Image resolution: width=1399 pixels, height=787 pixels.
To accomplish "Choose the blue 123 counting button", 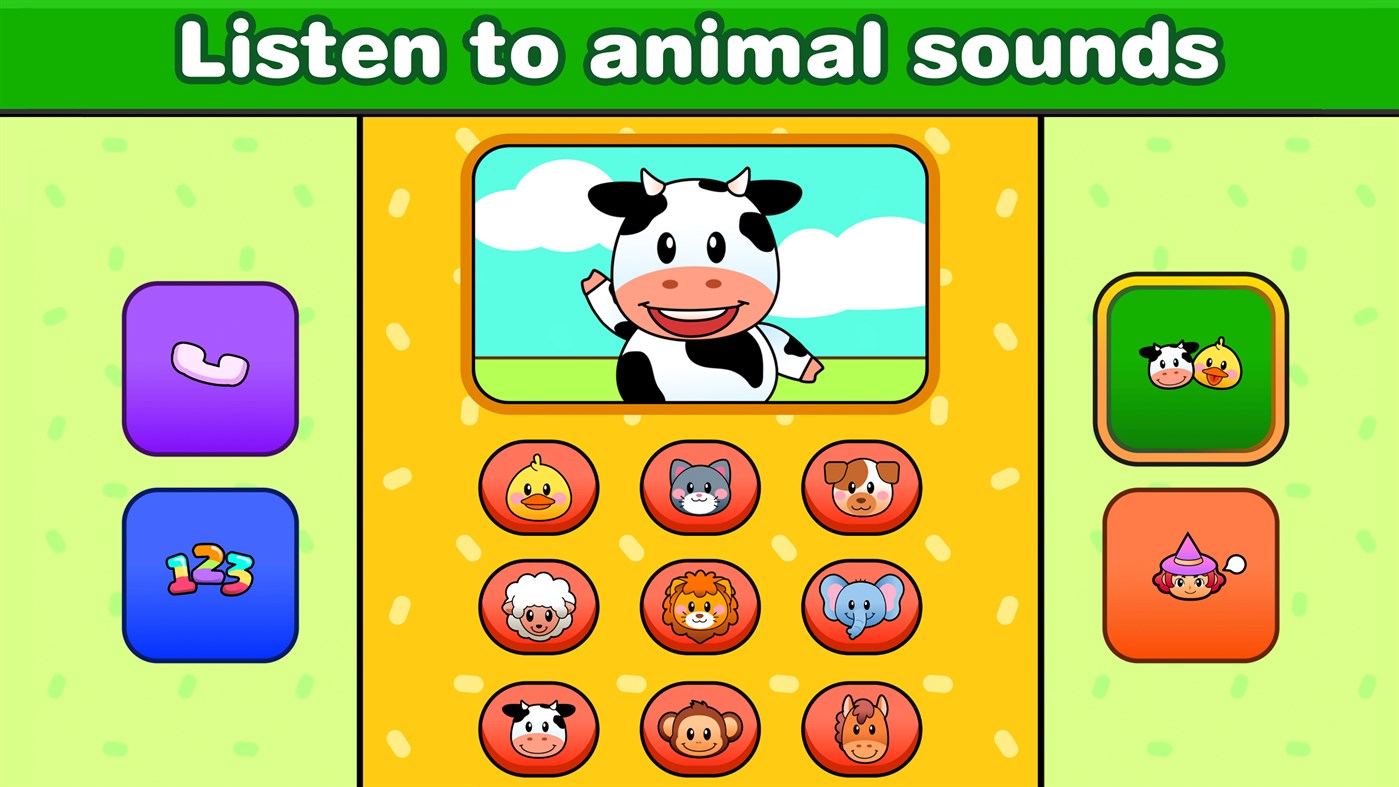I will pyautogui.click(x=209, y=574).
